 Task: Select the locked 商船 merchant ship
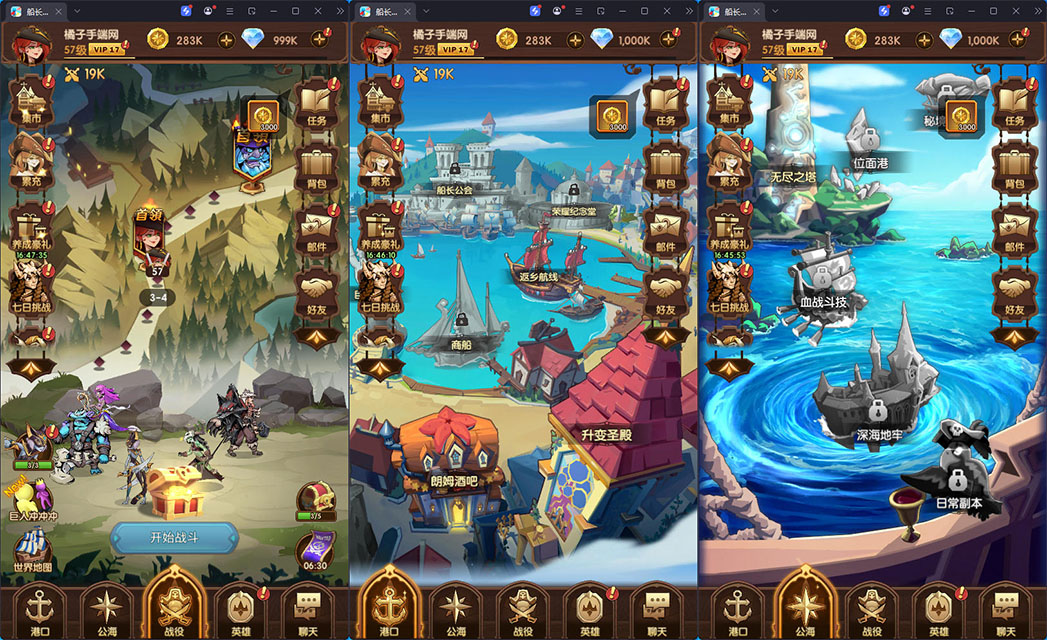461,312
